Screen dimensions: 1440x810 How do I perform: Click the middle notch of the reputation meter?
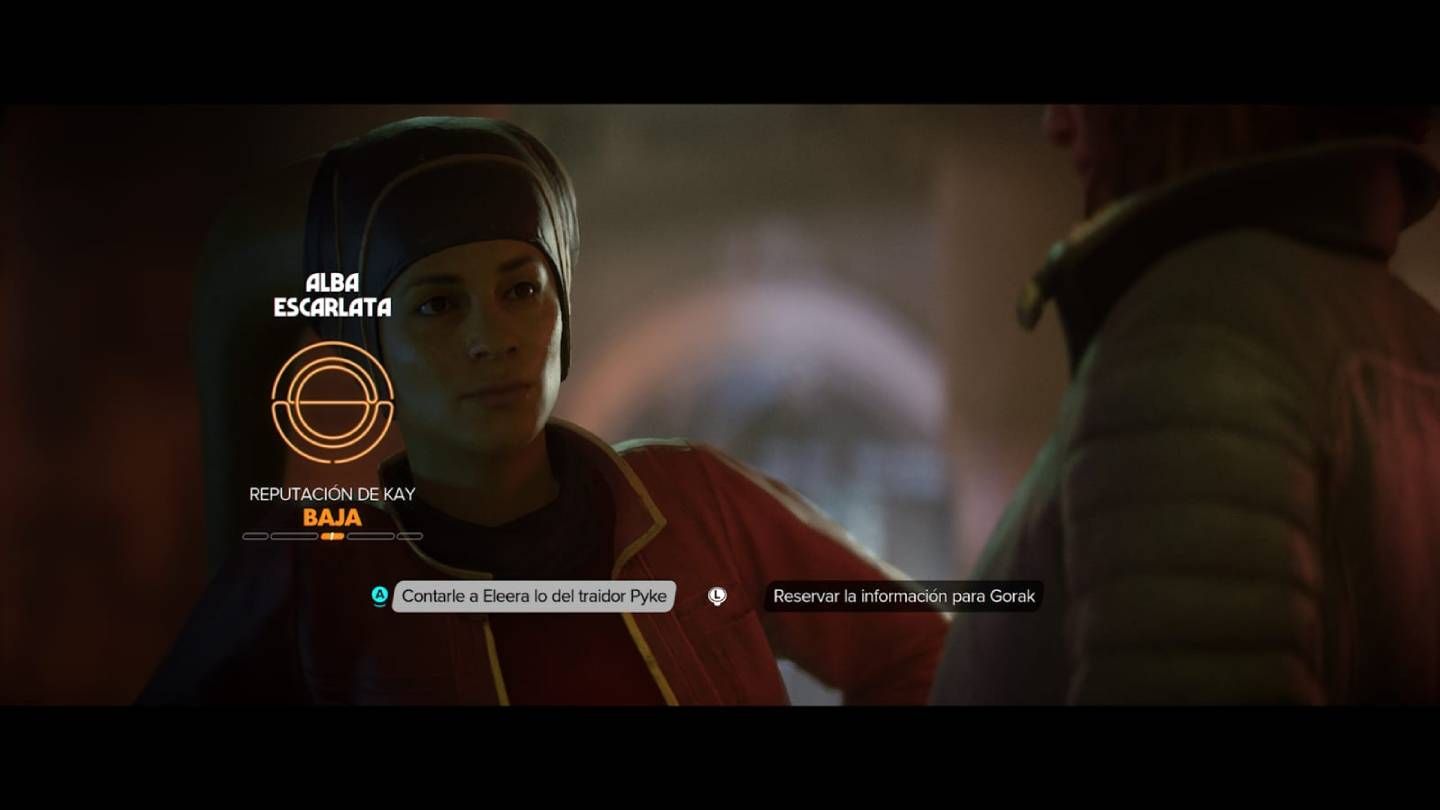click(x=335, y=535)
